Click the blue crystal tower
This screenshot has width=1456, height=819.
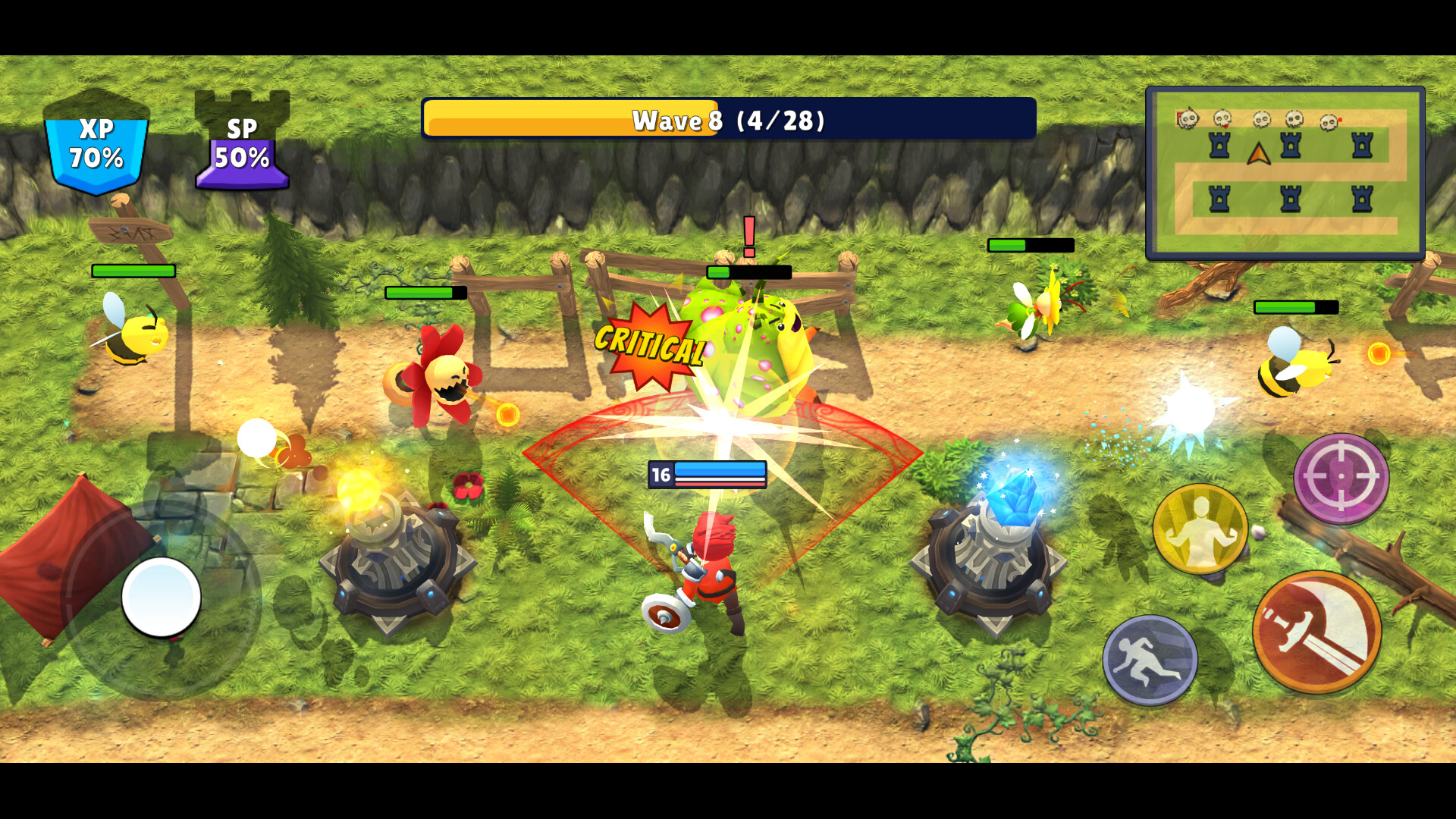[993, 565]
